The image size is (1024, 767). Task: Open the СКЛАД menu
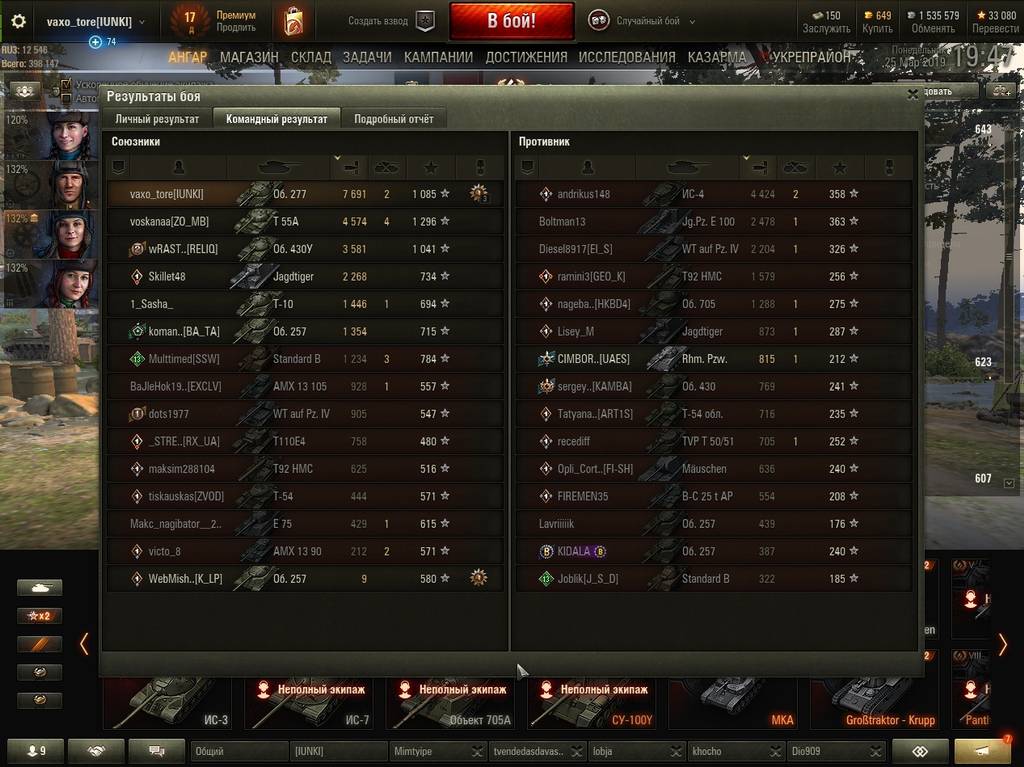pos(311,57)
